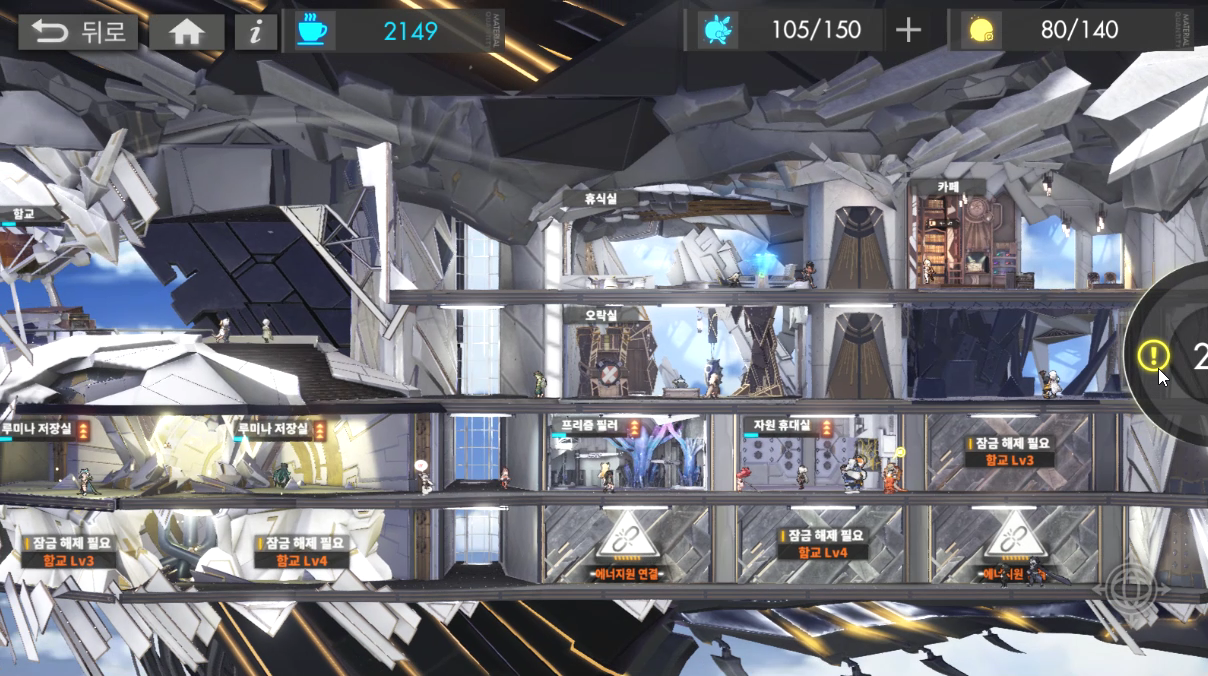Tap the yellow exclamation alert icon
The height and width of the screenshot is (676, 1208).
pos(1153,354)
